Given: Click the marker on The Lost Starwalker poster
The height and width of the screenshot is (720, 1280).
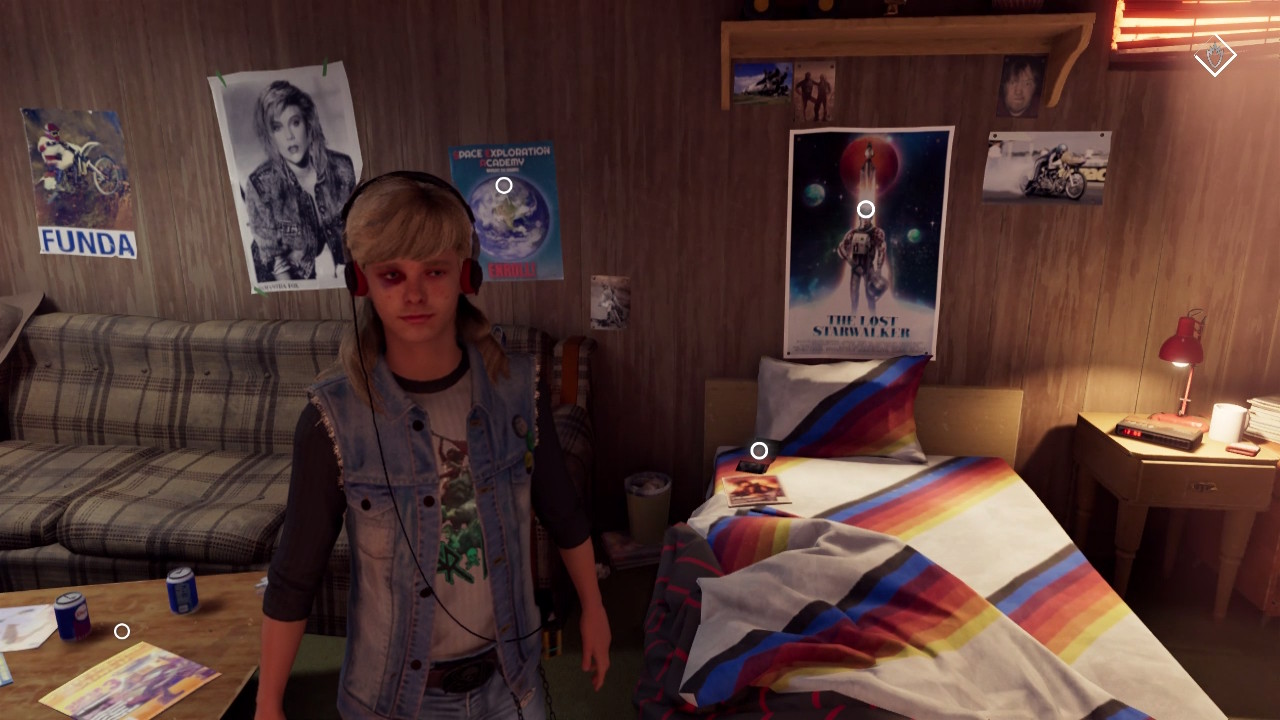Looking at the screenshot, I should coord(866,209).
